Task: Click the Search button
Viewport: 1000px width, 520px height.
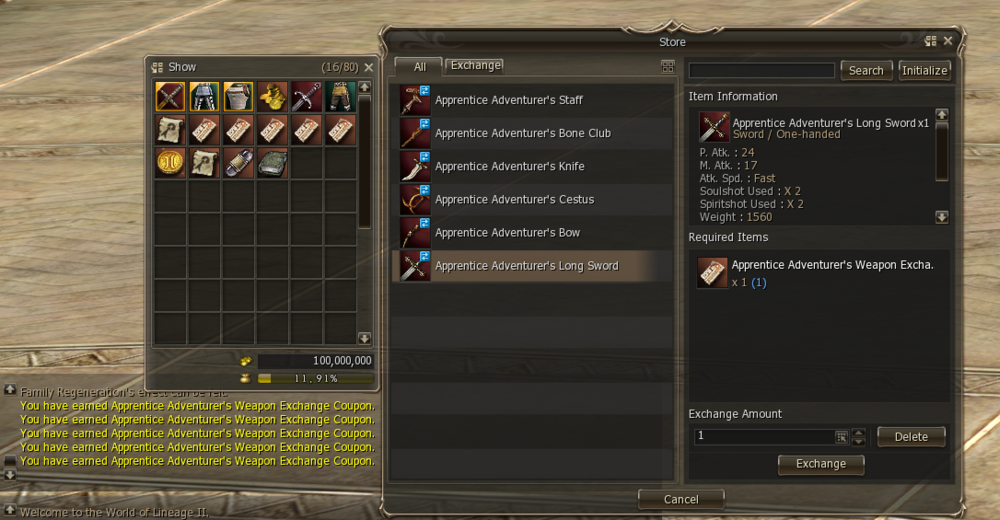Action: pos(866,70)
